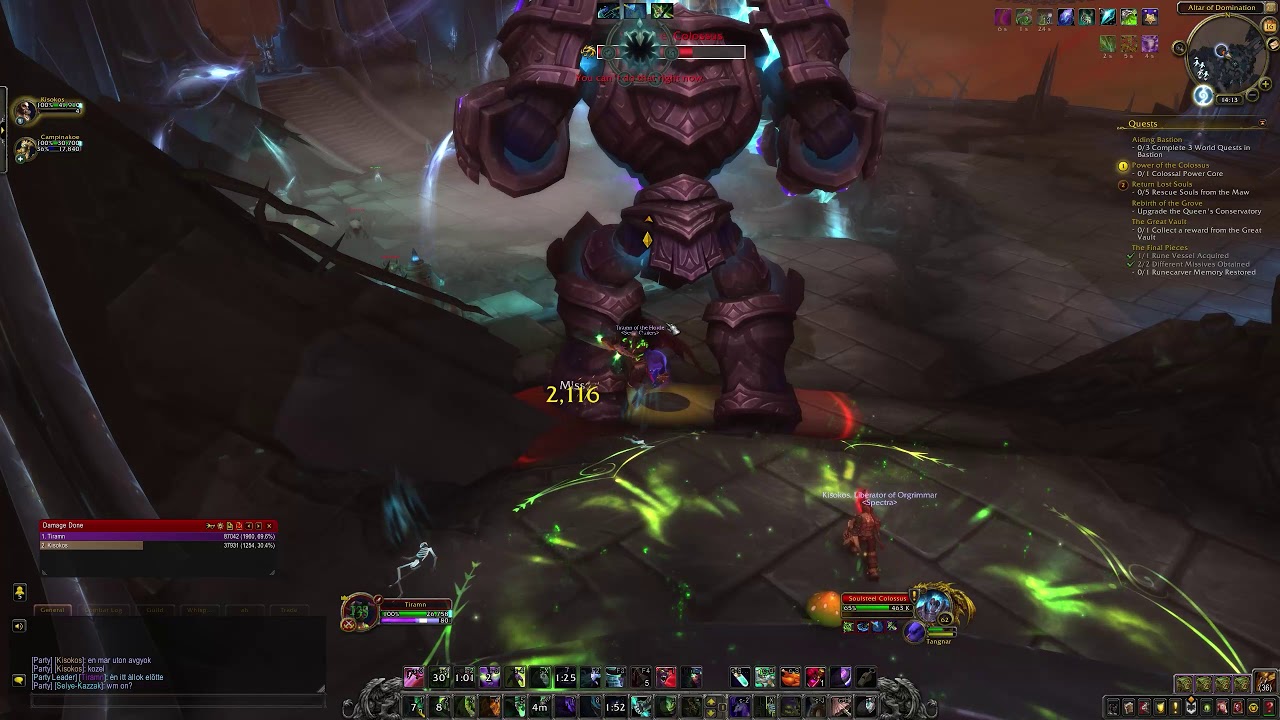Click the yellow exclamation icon on the micro bar
Image resolution: width=1280 pixels, height=720 pixels.
pyautogui.click(x=1175, y=707)
